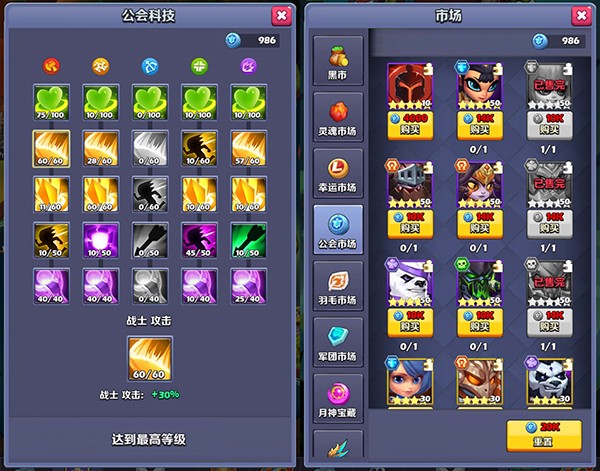This screenshot has height=471, width=600.
Task: Select the blue ranger bow class icon
Action: click(x=149, y=66)
